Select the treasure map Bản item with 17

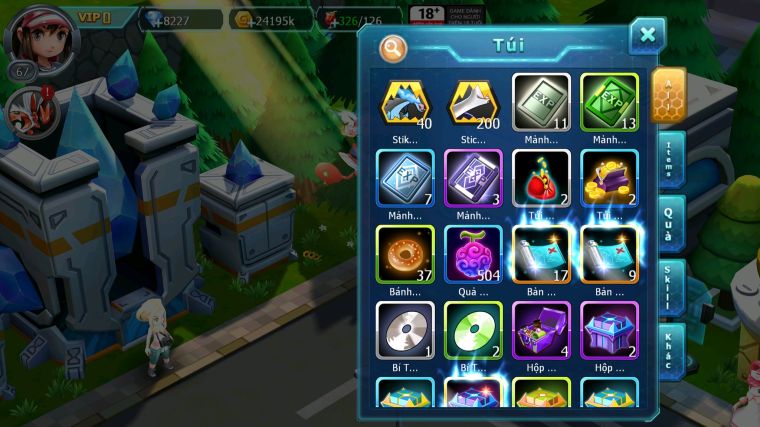(x=541, y=254)
